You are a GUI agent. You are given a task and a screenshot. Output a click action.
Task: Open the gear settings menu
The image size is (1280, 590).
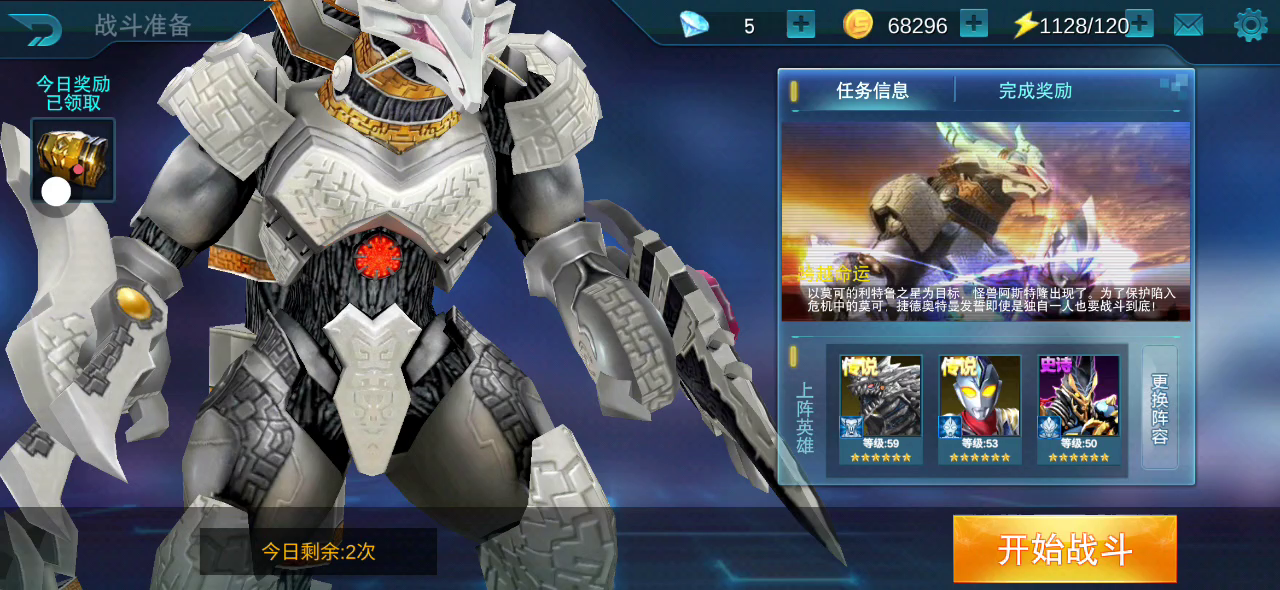[1250, 25]
